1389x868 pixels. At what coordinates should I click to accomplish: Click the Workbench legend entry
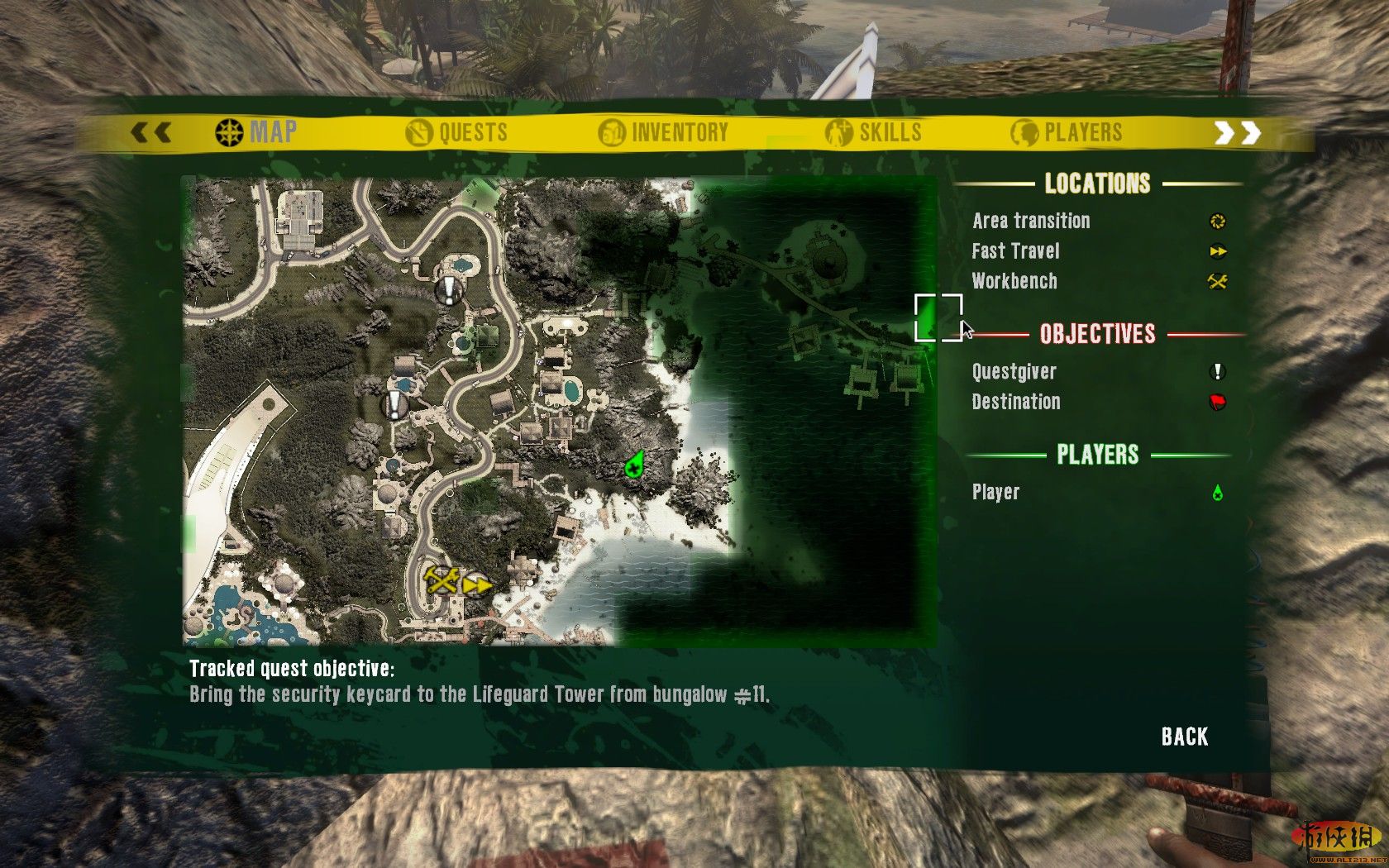click(x=1014, y=281)
